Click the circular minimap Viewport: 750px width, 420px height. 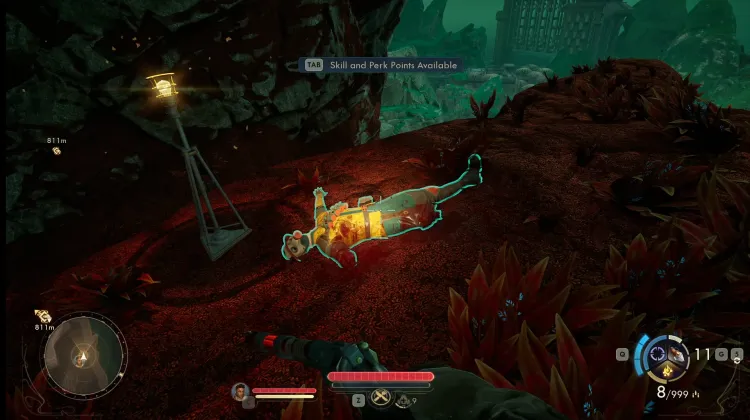(x=84, y=356)
